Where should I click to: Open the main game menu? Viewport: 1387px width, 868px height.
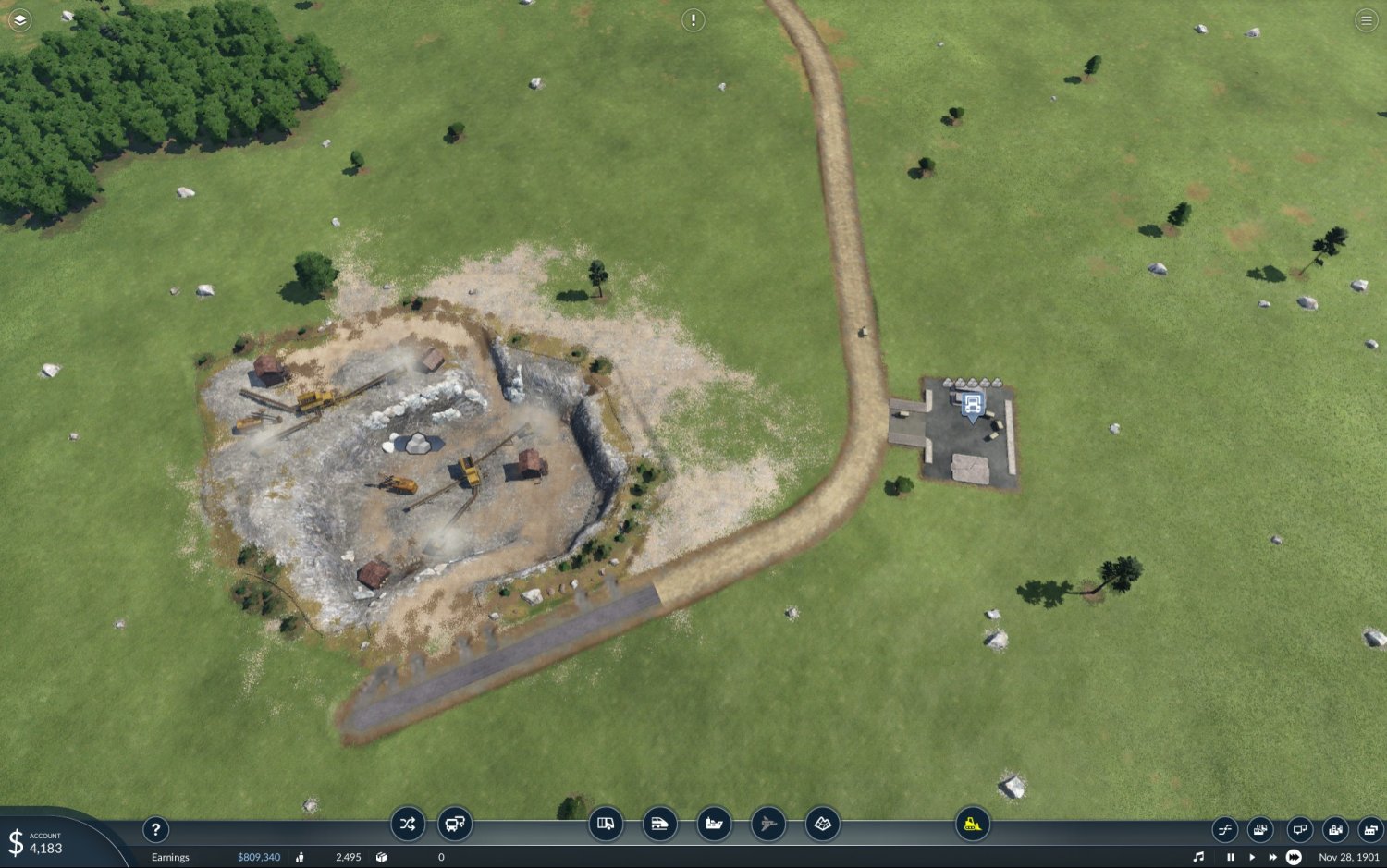point(1366,20)
